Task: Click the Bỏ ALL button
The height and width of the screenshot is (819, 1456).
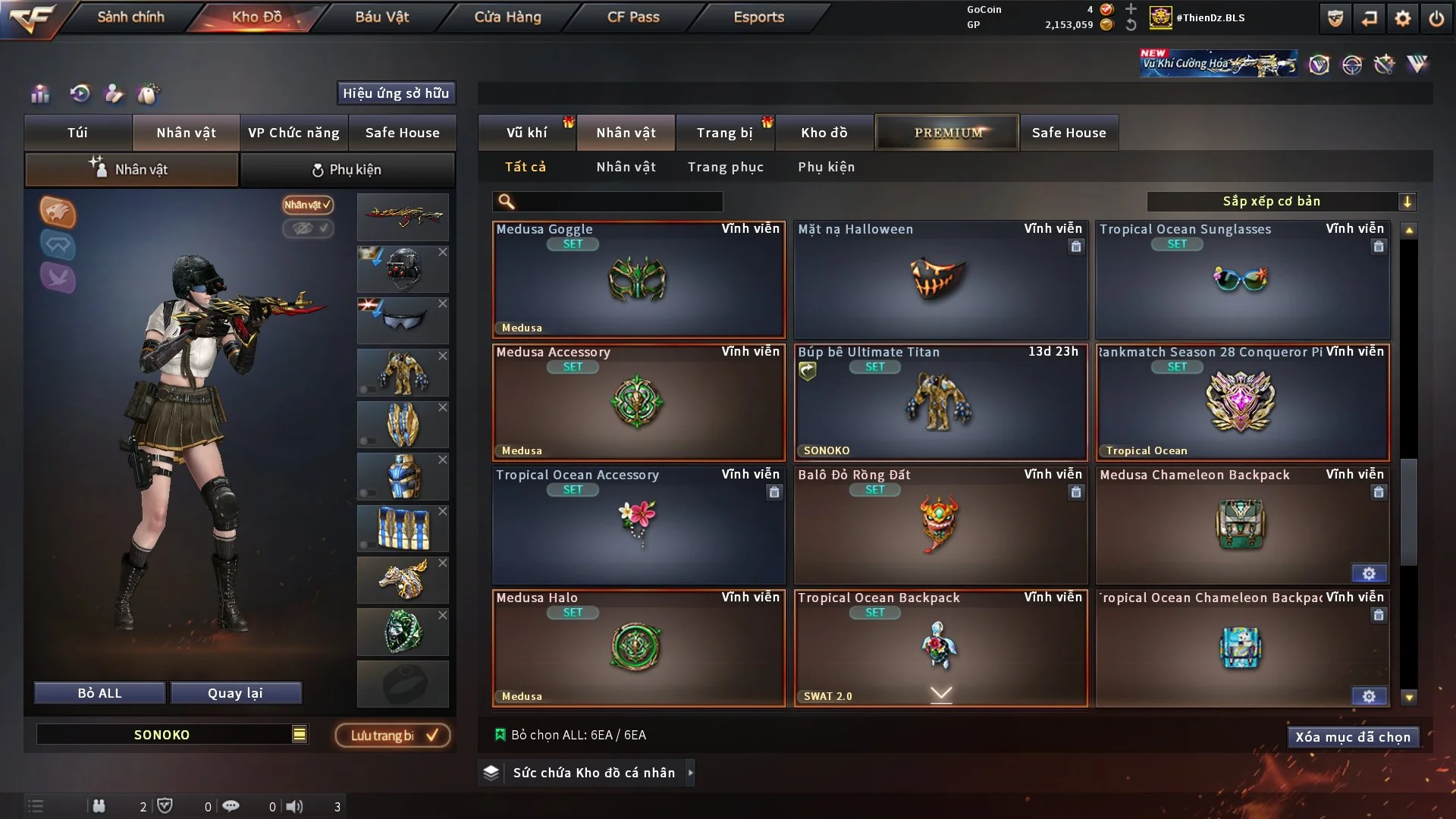Action: click(x=99, y=693)
